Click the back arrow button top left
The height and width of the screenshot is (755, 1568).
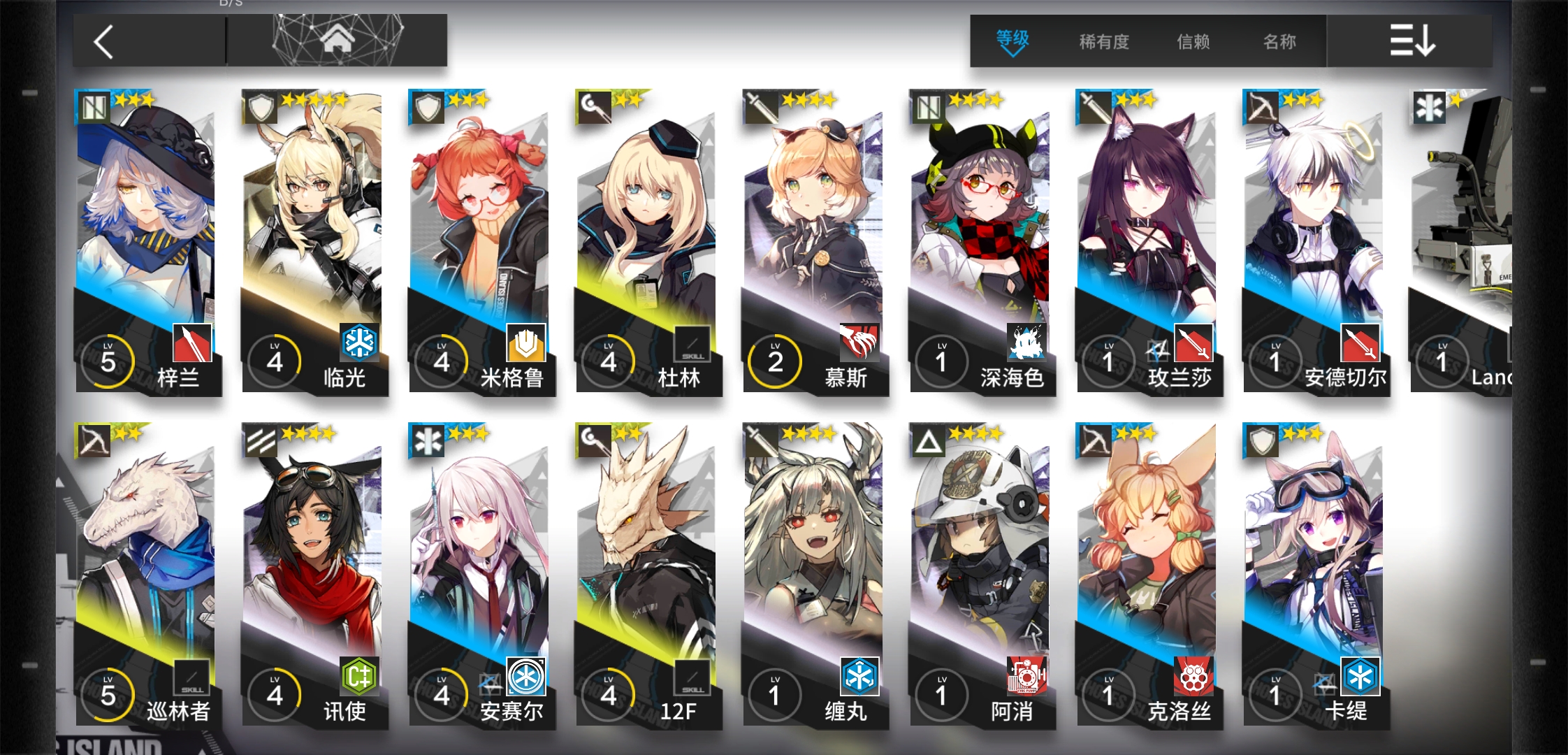[x=103, y=40]
